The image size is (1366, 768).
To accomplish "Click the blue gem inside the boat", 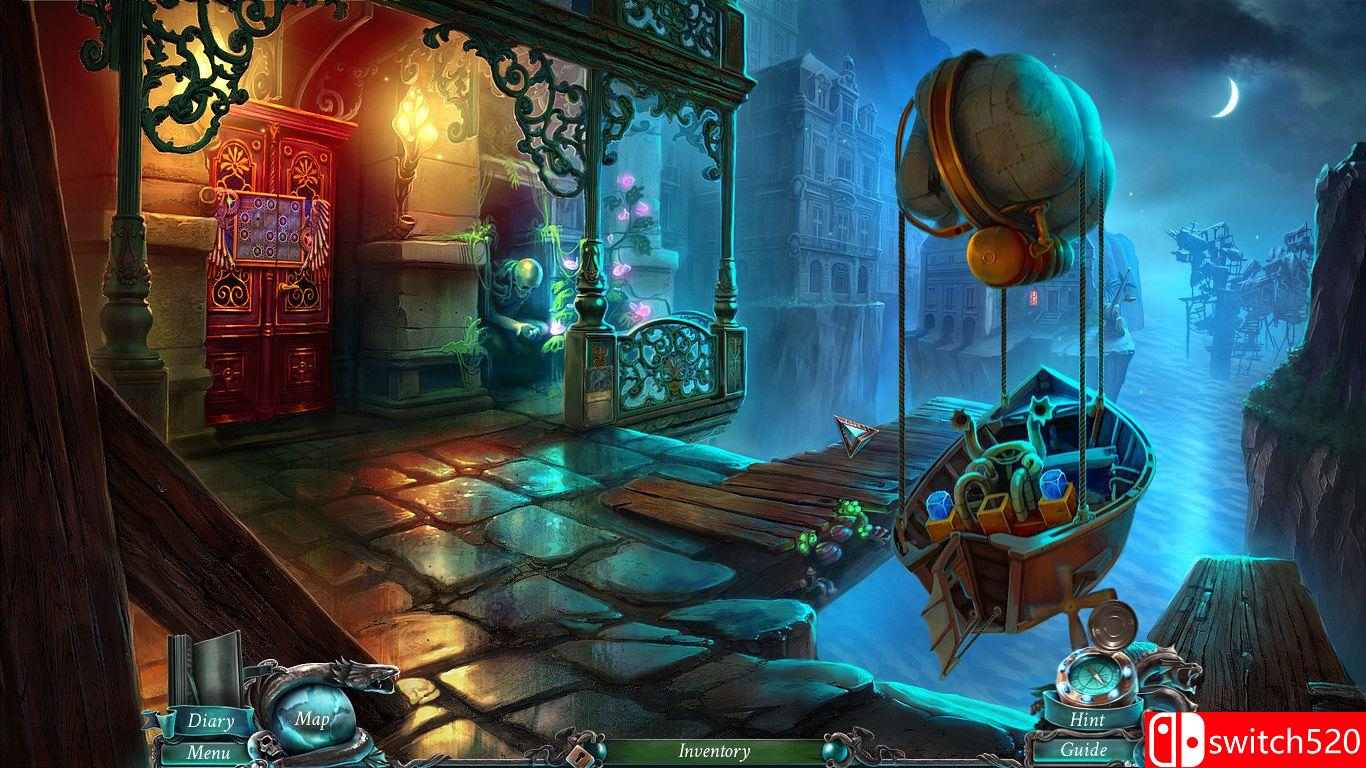I will (1055, 483).
